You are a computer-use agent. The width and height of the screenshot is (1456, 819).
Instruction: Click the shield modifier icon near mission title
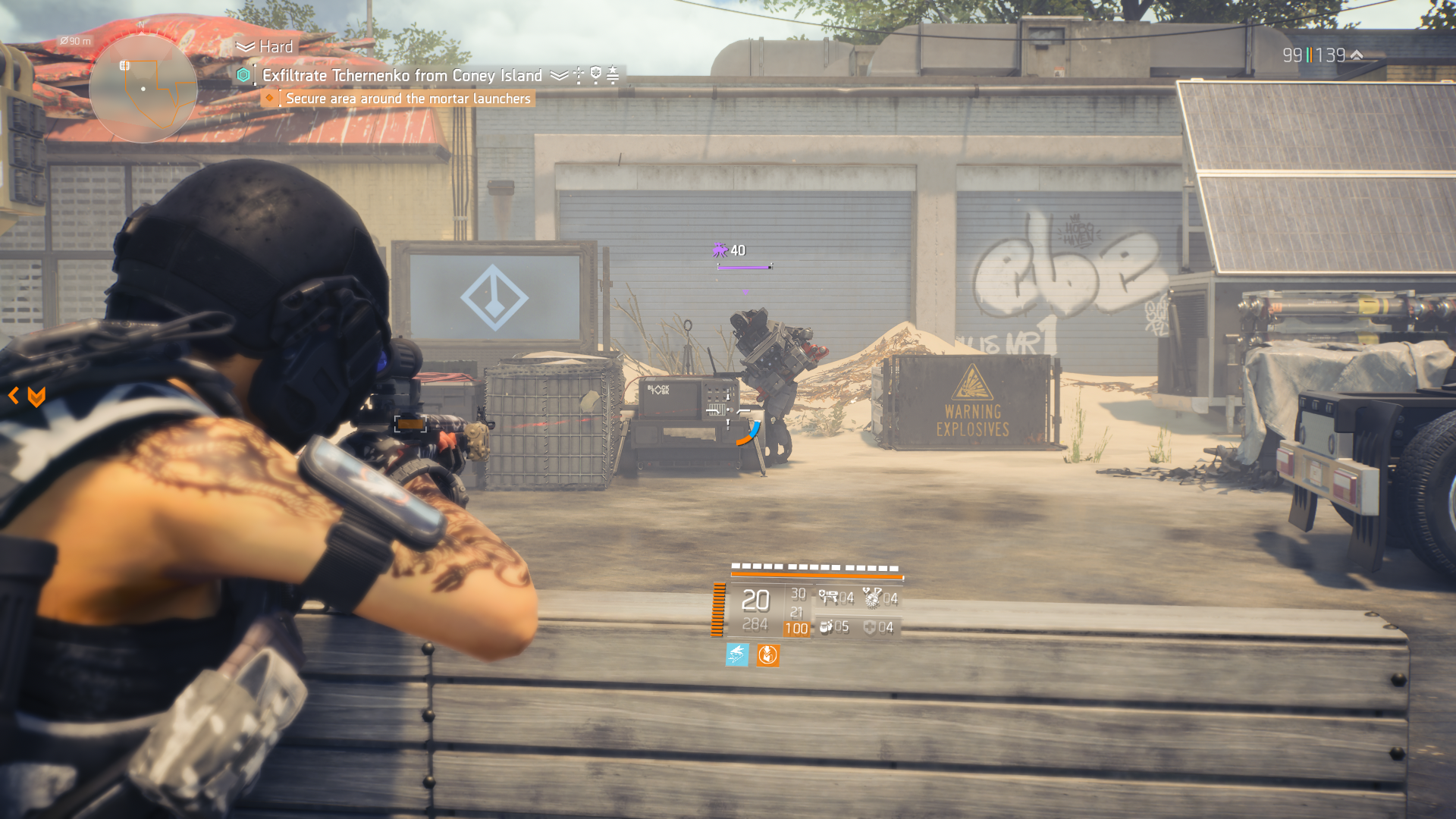(597, 73)
